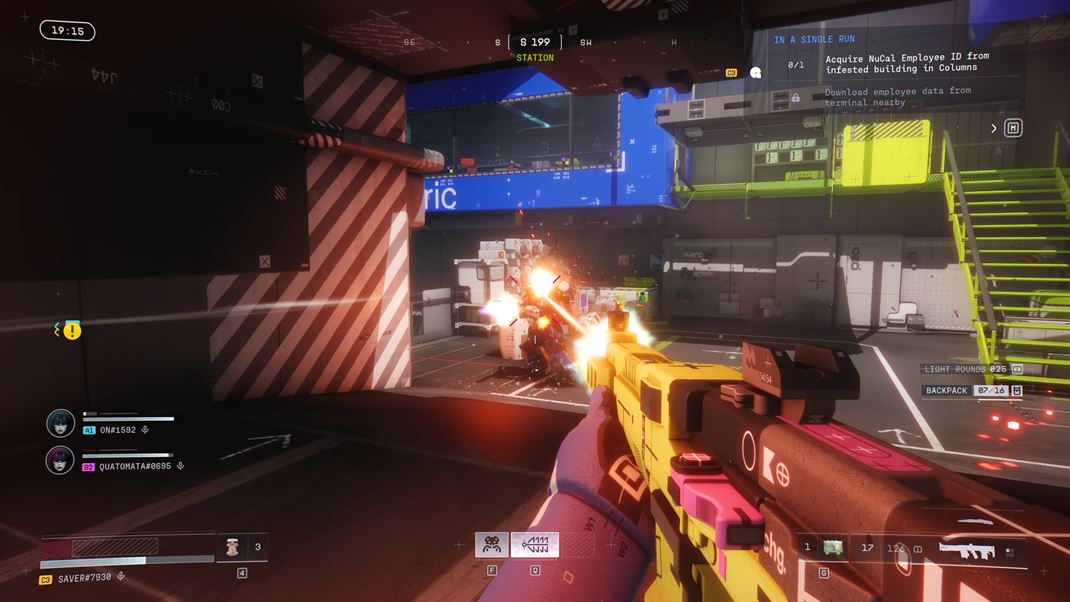The width and height of the screenshot is (1070, 602).
Task: Select the green grenade item slot
Action: click(832, 547)
